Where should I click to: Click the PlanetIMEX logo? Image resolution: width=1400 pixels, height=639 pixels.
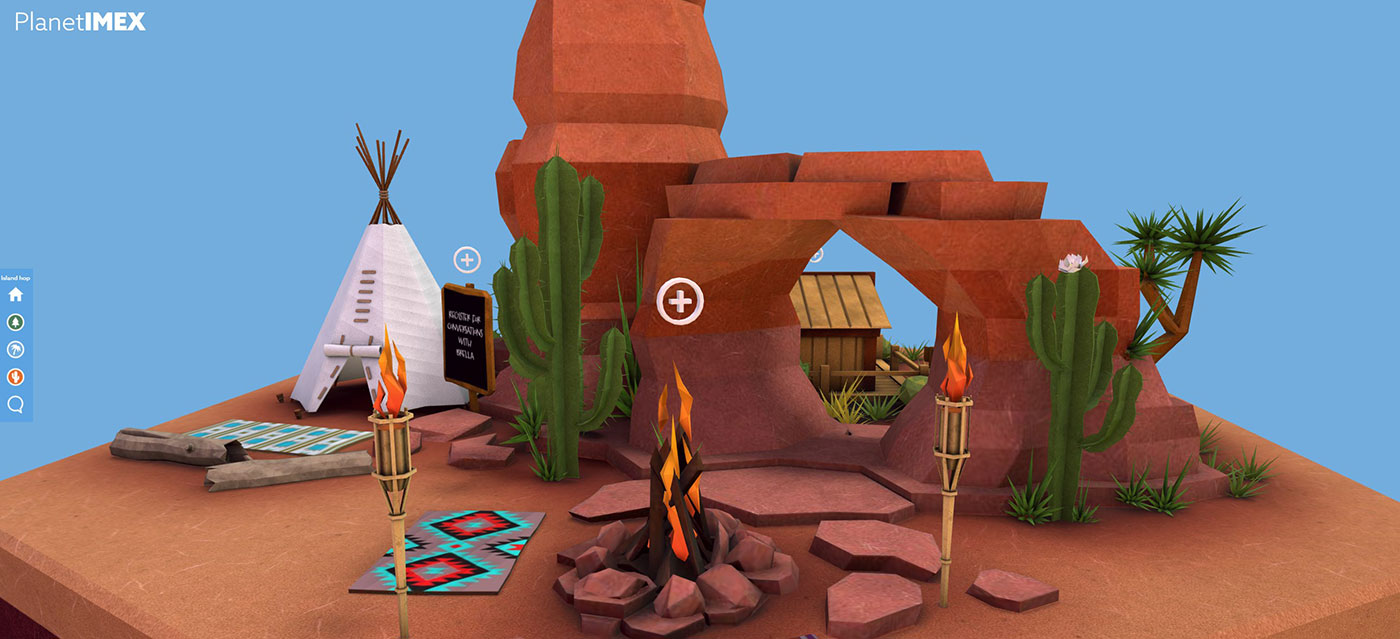point(80,21)
